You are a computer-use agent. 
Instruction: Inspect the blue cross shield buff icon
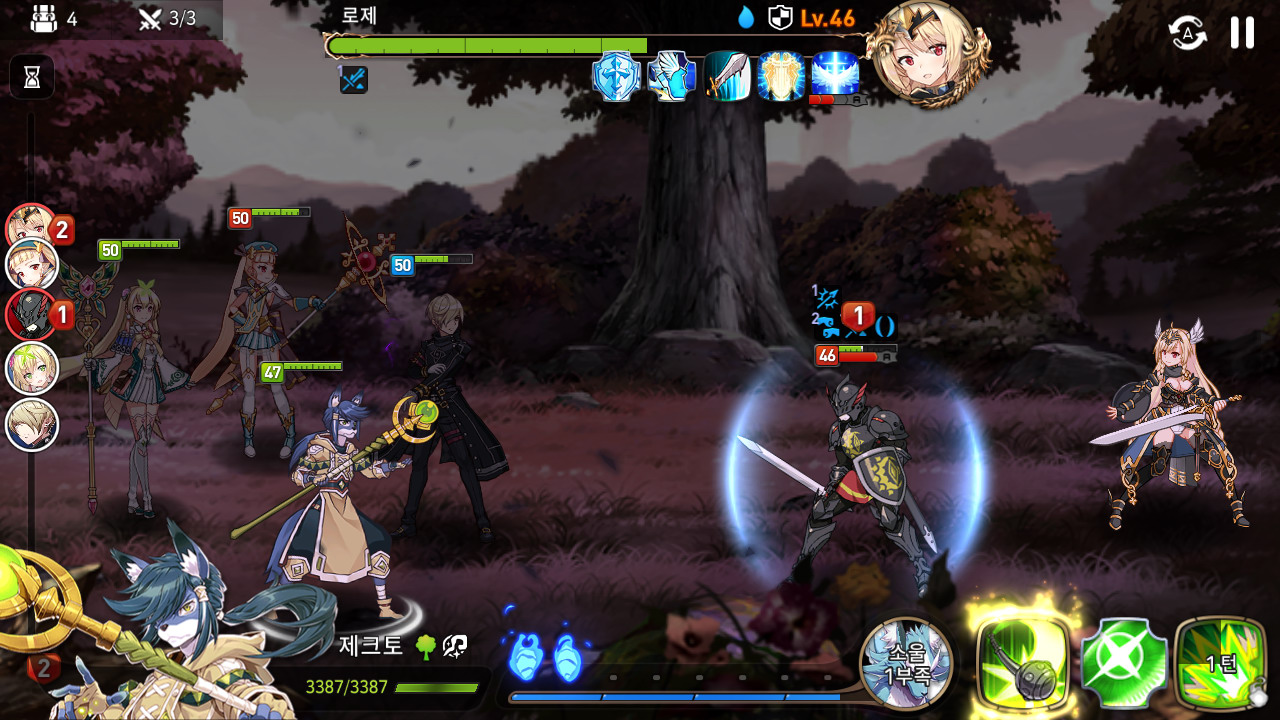616,76
